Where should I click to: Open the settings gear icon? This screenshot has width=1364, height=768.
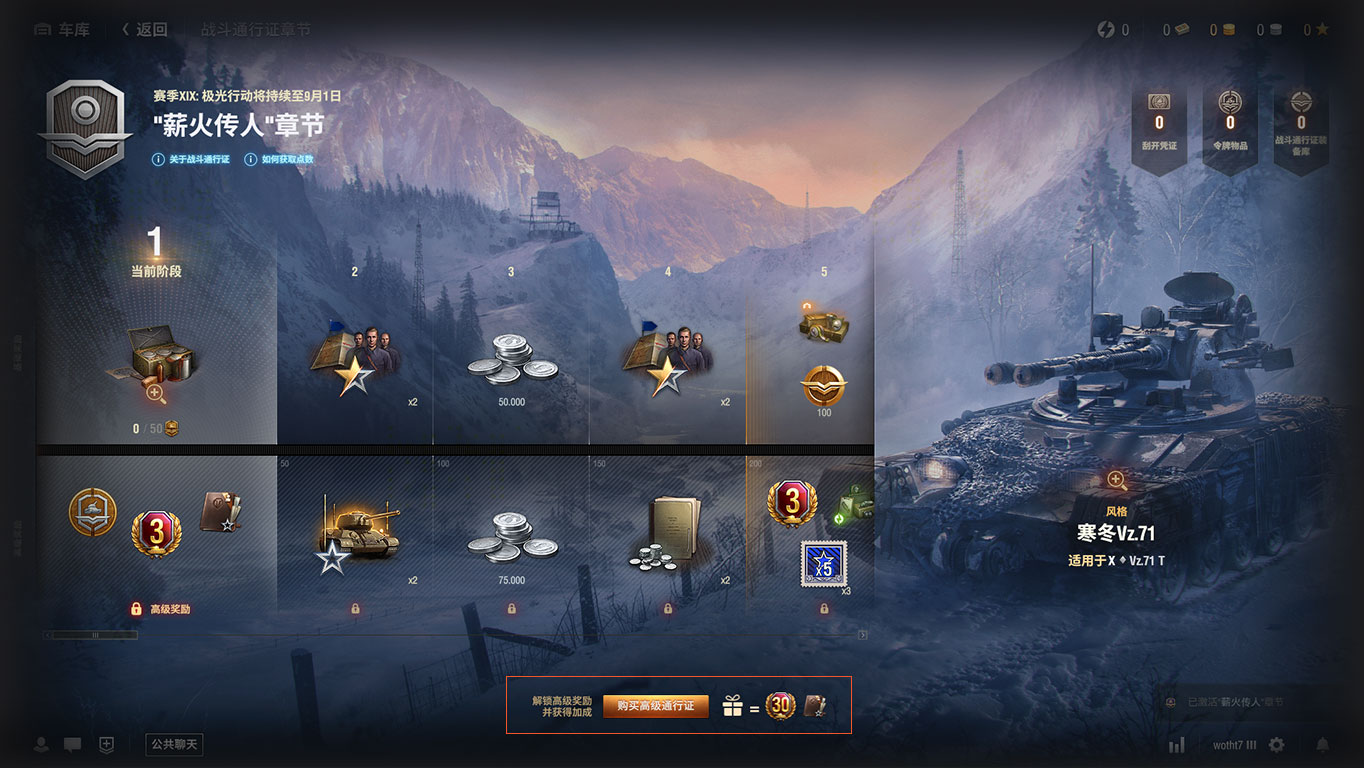[1276, 745]
